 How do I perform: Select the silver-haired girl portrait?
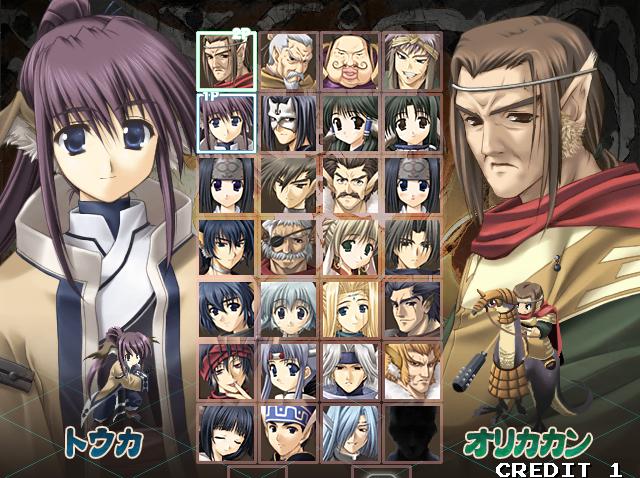pos(288,308)
